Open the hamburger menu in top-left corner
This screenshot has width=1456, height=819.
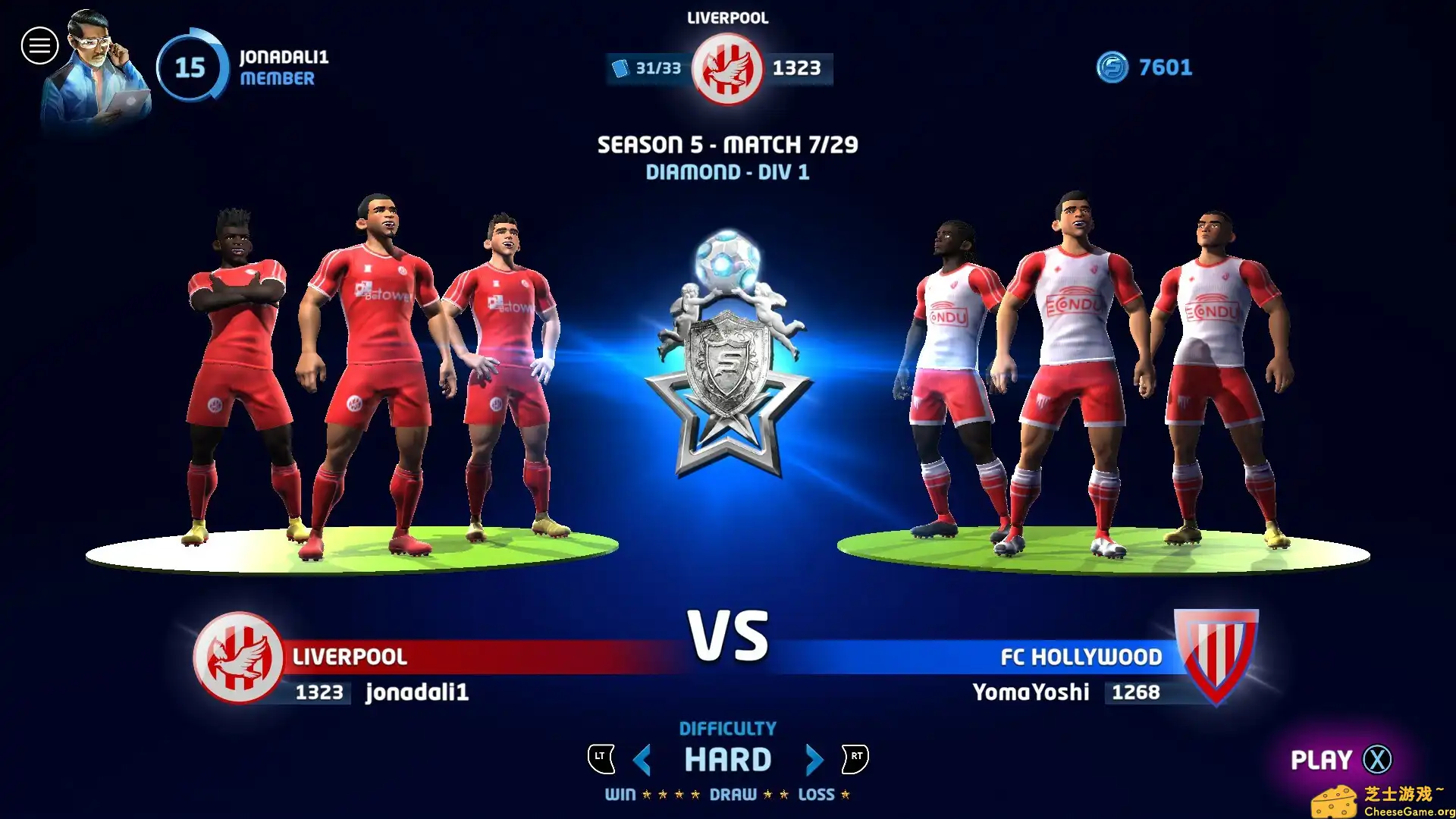tap(39, 45)
